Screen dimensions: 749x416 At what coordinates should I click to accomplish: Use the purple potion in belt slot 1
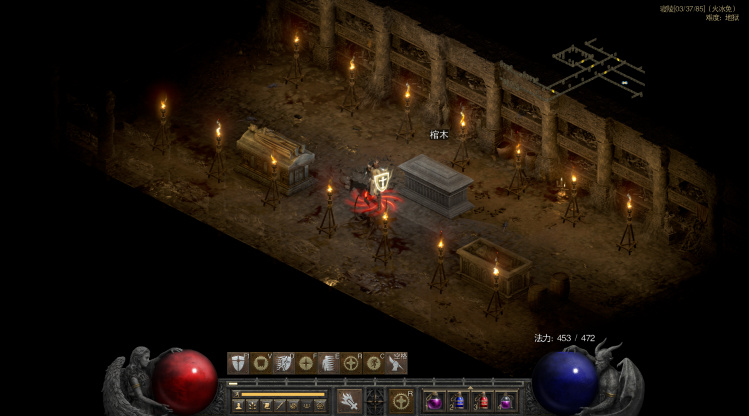(435, 402)
